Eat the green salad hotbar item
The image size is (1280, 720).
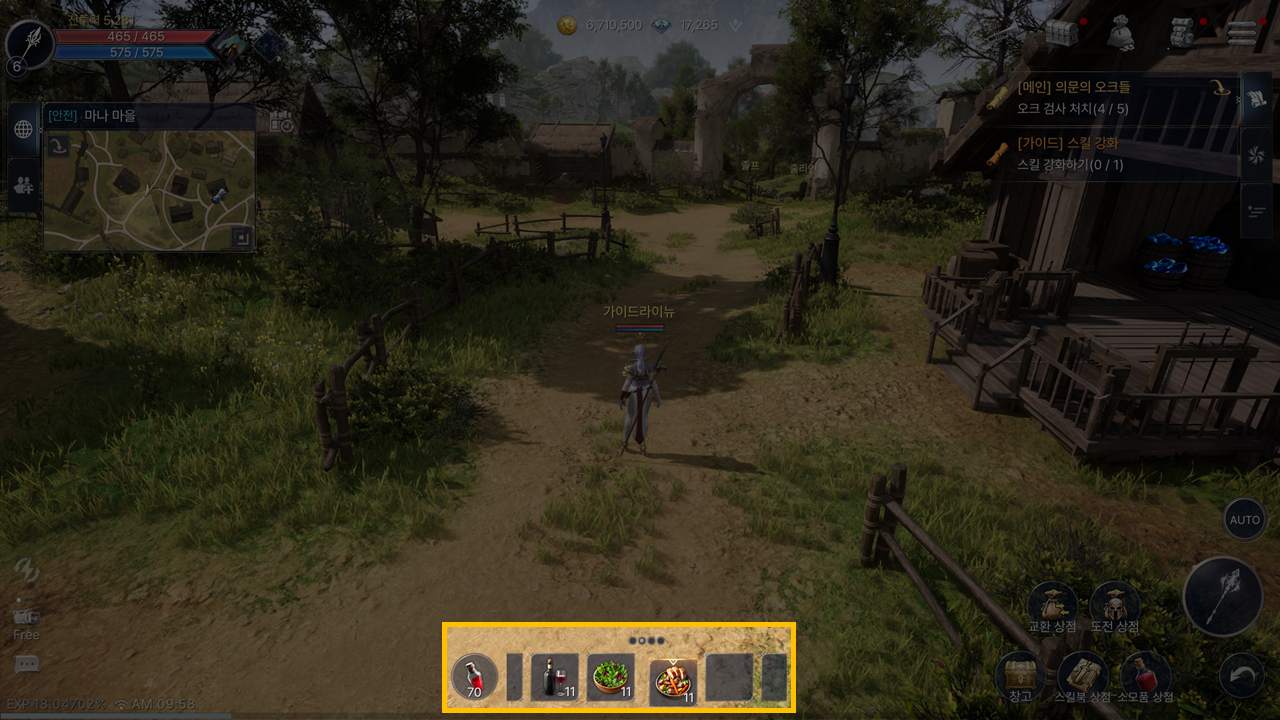point(610,678)
